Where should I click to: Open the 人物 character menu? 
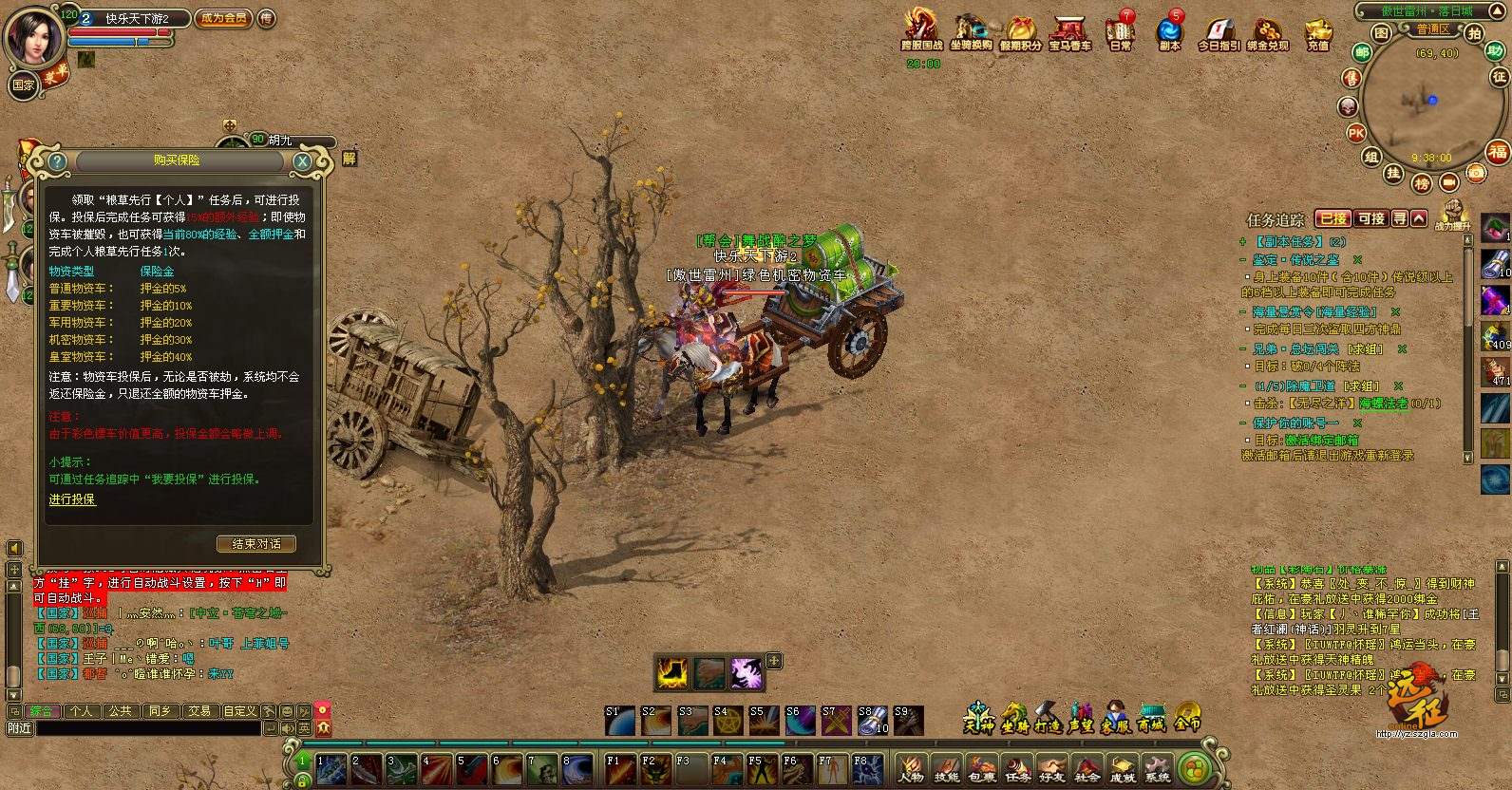[910, 767]
